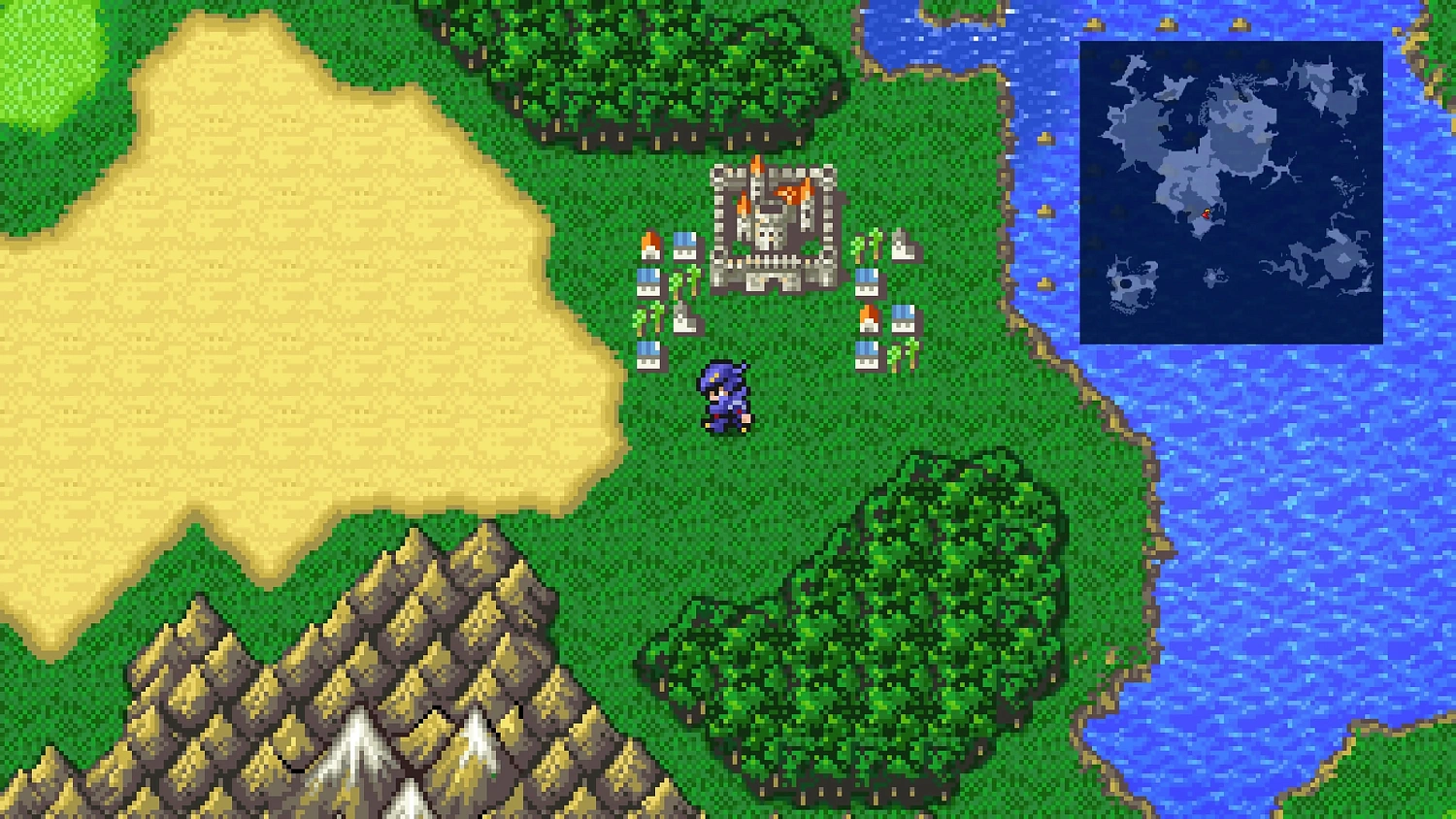The height and width of the screenshot is (819, 1456).
Task: Select the red player marker on the minimap
Action: pyautogui.click(x=1206, y=213)
